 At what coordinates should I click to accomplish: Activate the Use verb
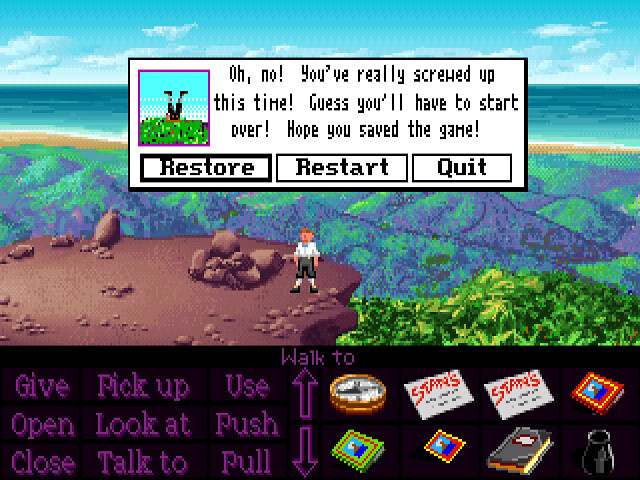(x=246, y=386)
